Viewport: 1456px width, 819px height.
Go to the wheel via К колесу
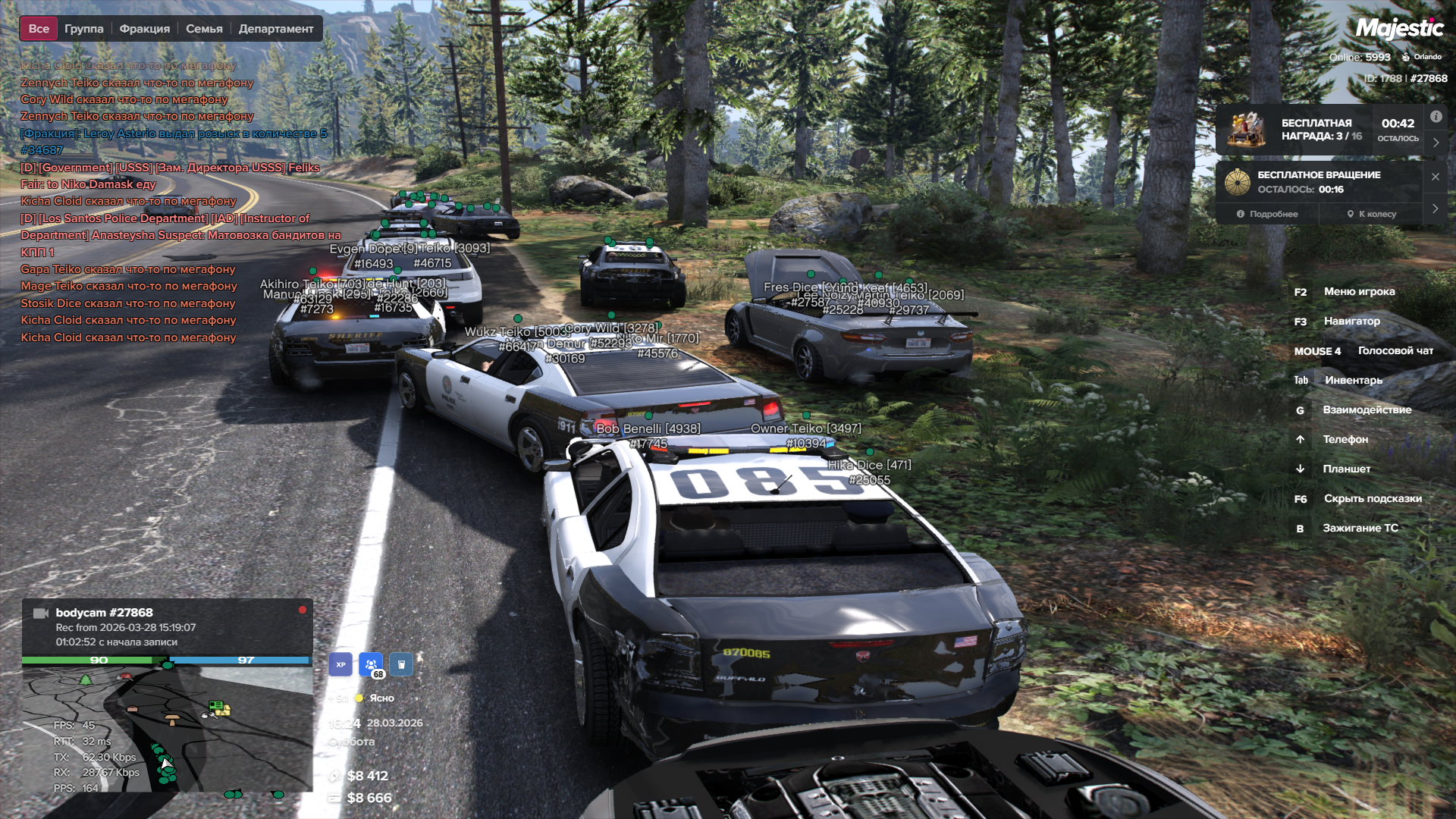(x=1372, y=214)
